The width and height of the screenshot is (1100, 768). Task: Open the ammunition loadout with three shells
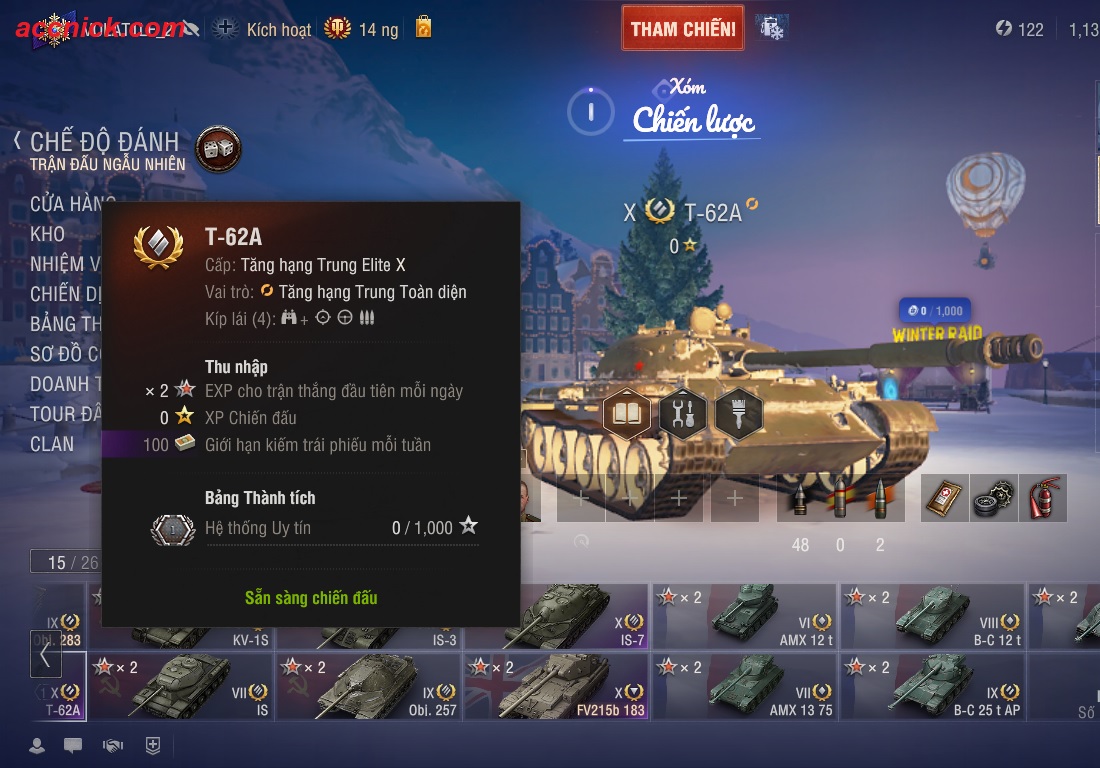tap(840, 497)
